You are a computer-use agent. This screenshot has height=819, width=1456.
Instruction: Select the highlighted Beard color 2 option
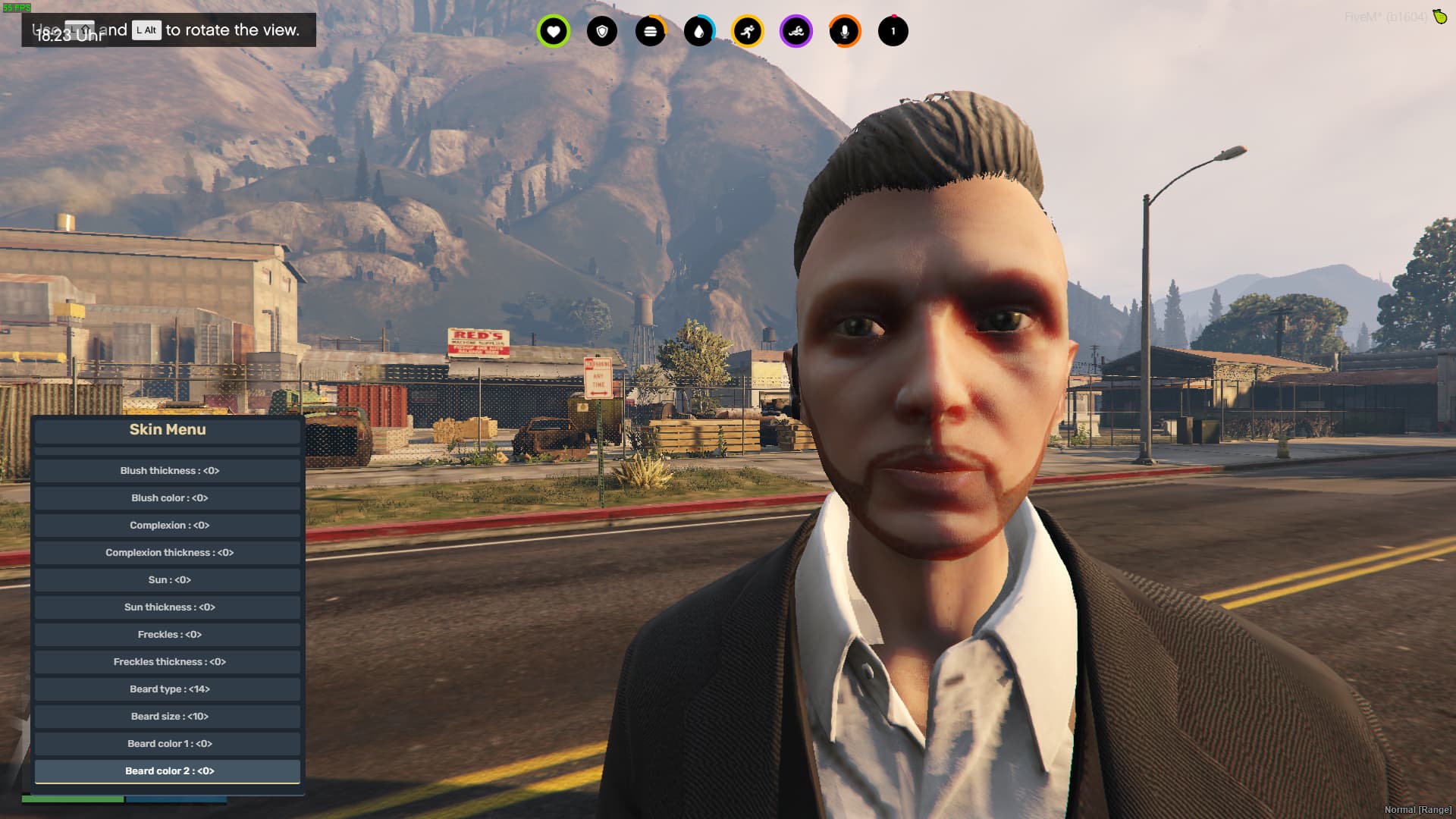(x=167, y=771)
